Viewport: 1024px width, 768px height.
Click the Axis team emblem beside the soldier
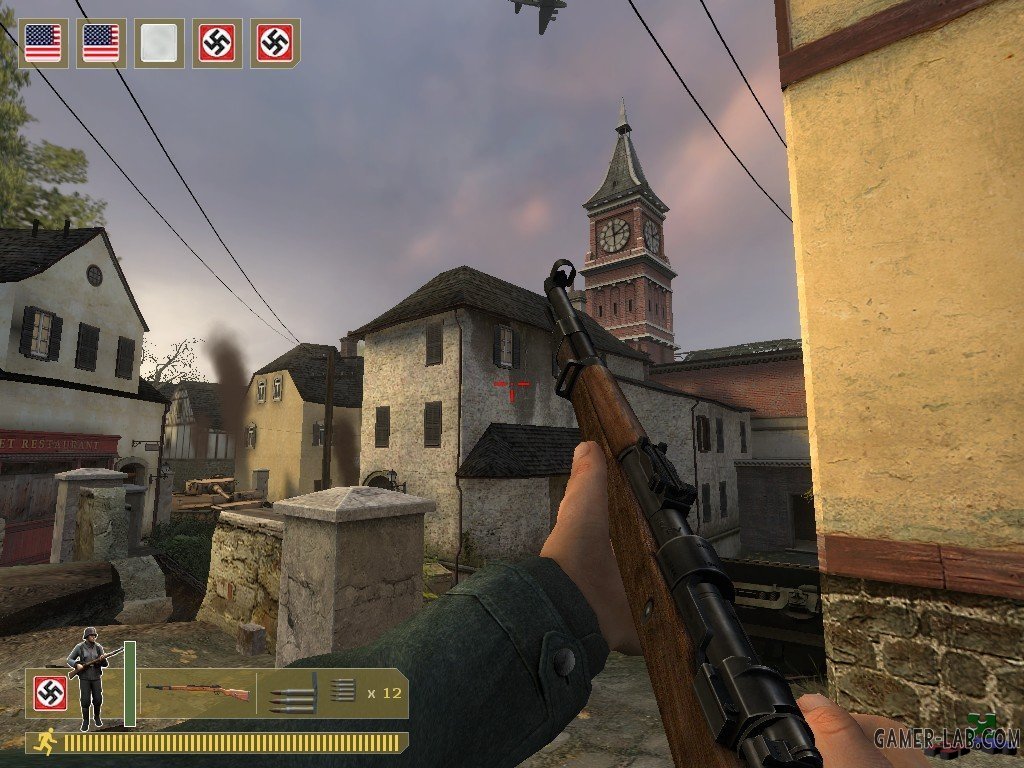[x=50, y=693]
